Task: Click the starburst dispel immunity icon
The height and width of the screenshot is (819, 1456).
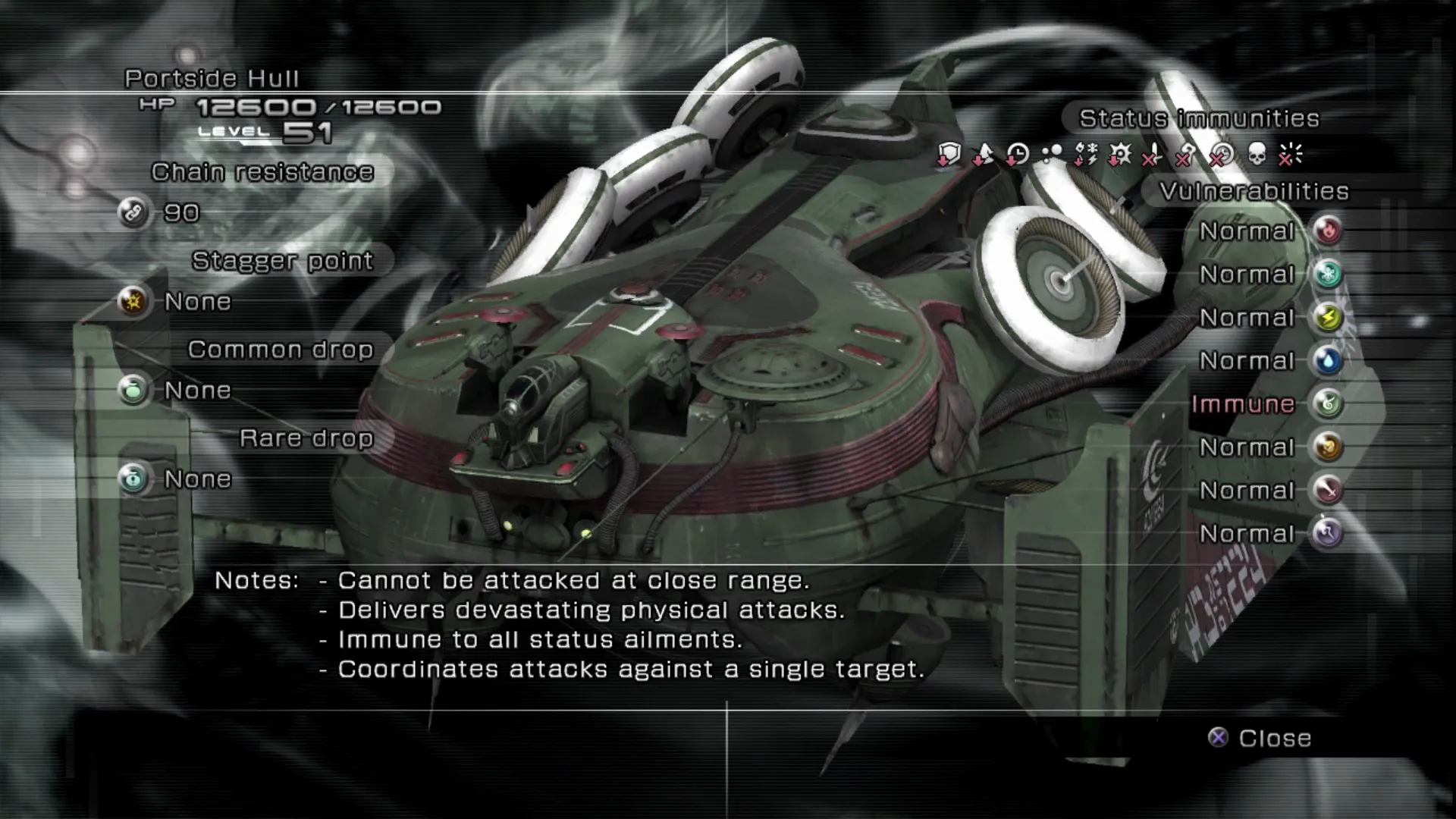Action: 1290,155
